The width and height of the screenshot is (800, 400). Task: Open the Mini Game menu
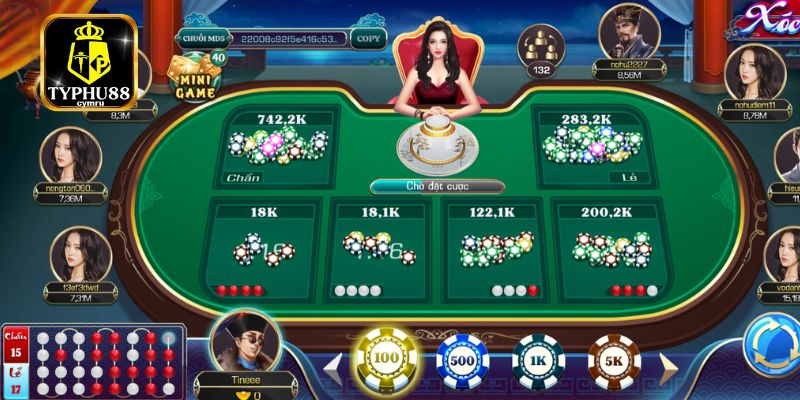coord(196,80)
